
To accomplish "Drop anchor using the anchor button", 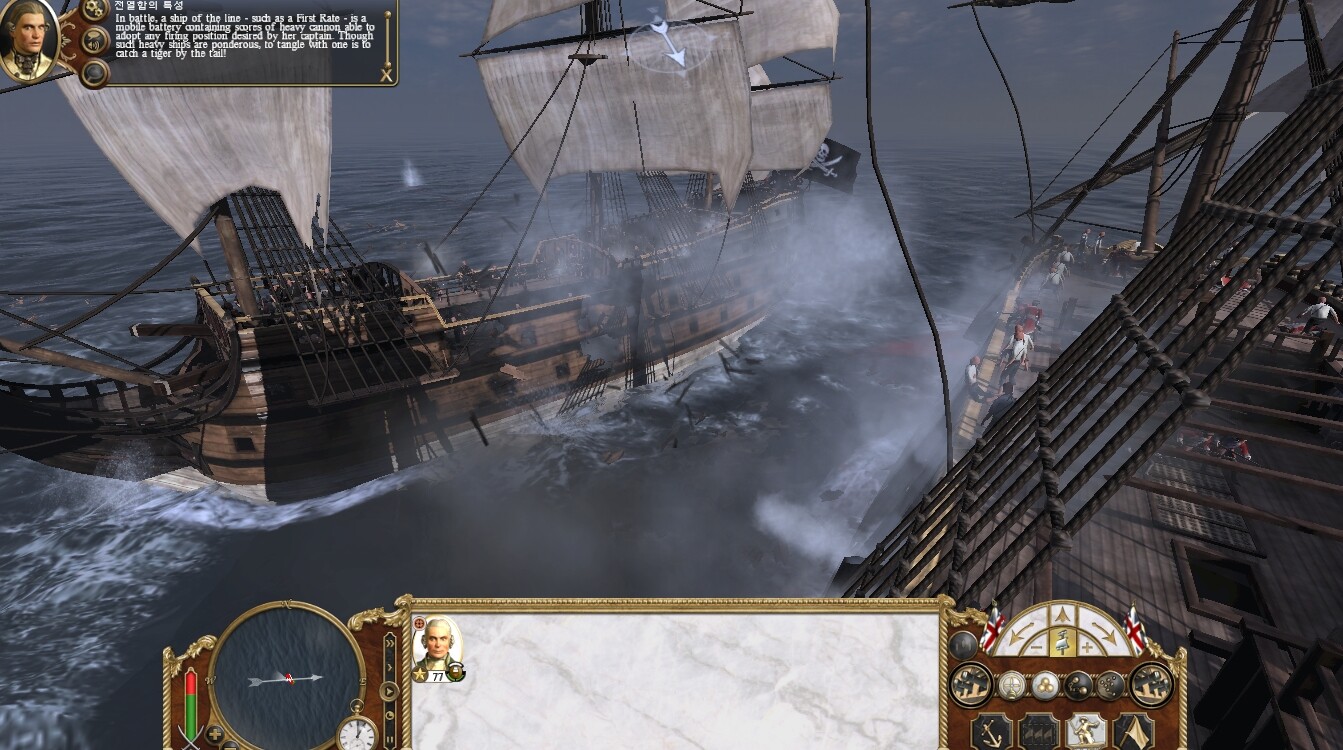I will (x=991, y=731).
